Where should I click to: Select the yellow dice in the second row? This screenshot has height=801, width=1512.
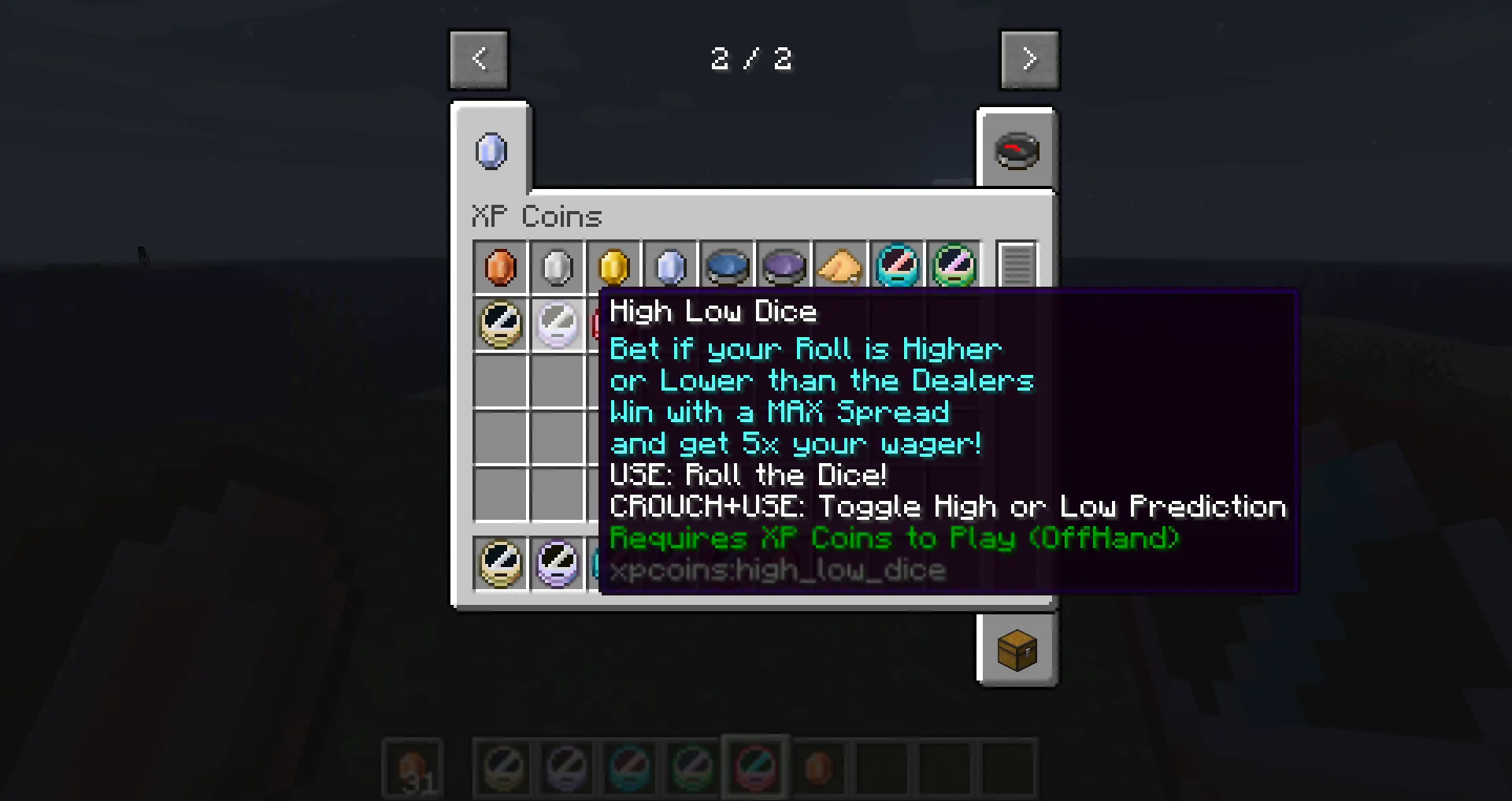[x=500, y=324]
